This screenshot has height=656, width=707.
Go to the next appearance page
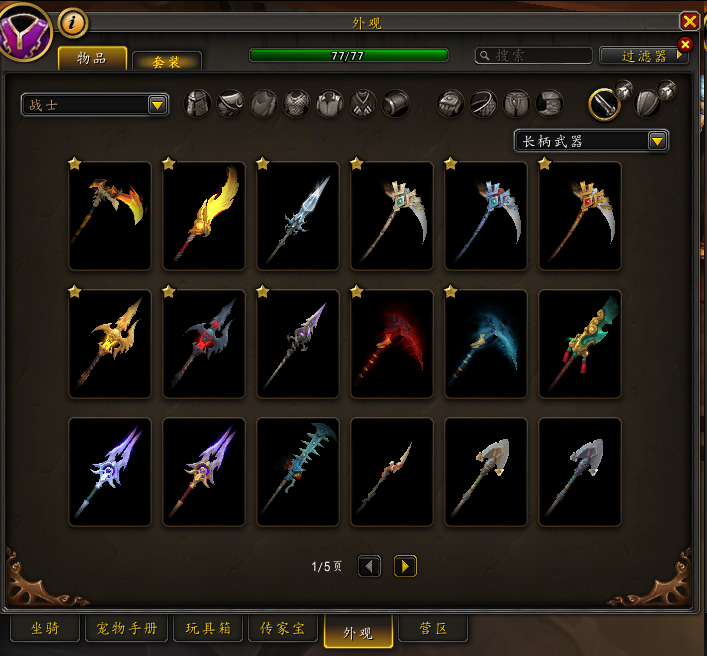(405, 567)
